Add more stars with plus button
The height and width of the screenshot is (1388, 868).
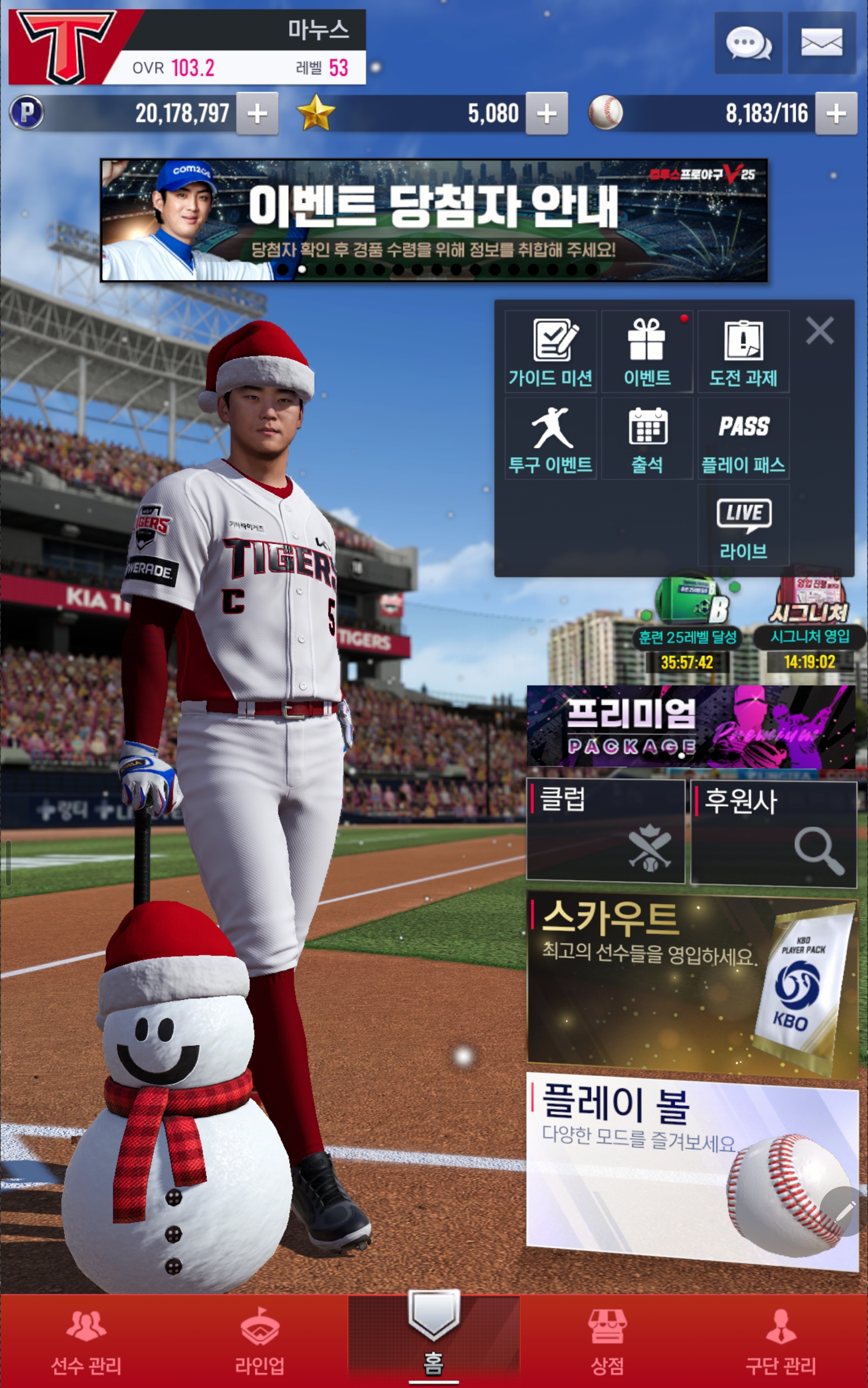pos(546,113)
